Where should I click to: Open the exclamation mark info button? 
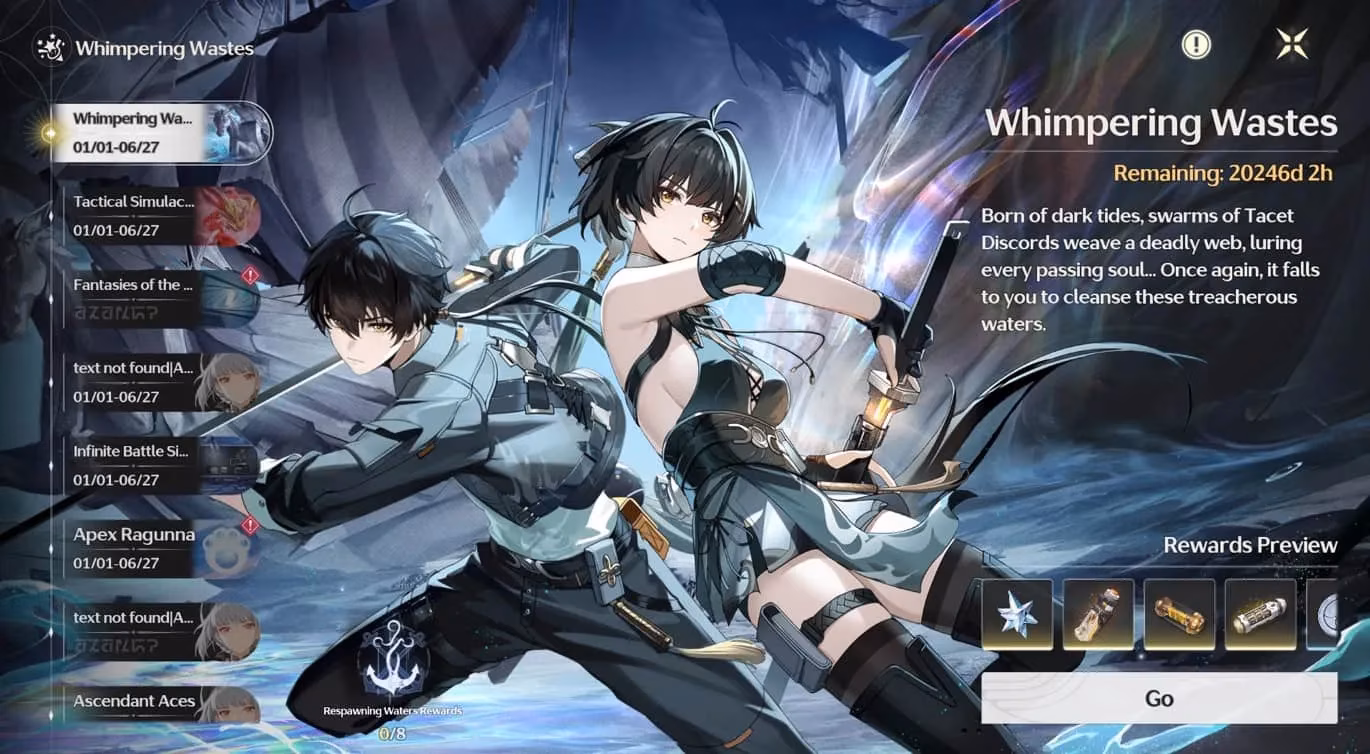click(x=1196, y=44)
